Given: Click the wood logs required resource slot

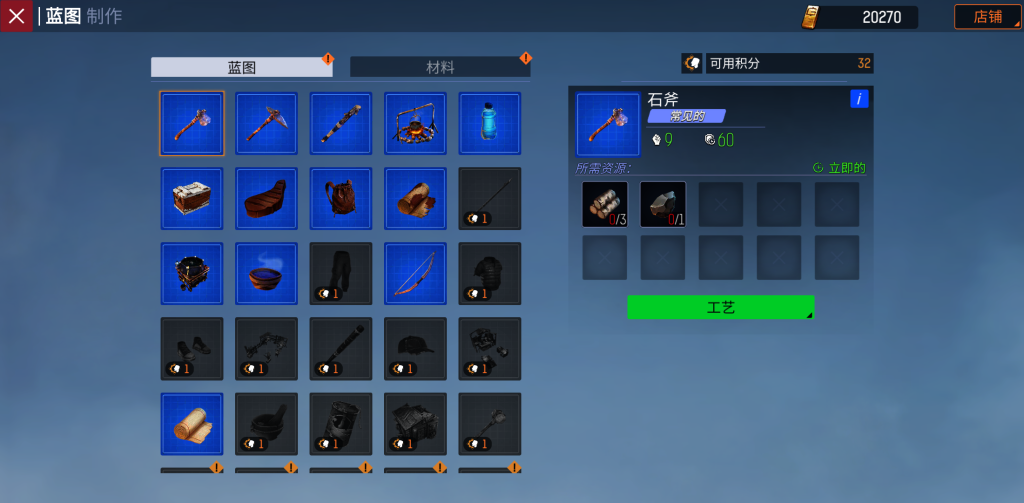Looking at the screenshot, I should tap(605, 204).
